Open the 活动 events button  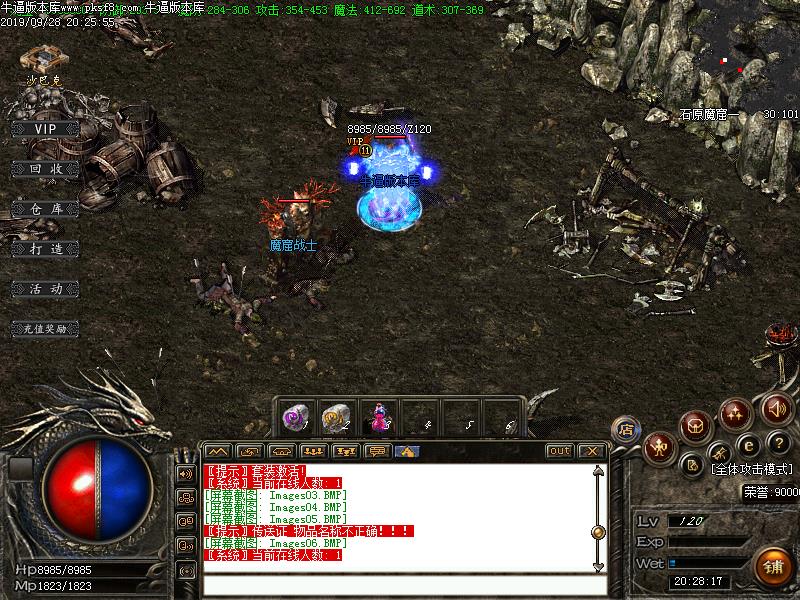[45, 288]
